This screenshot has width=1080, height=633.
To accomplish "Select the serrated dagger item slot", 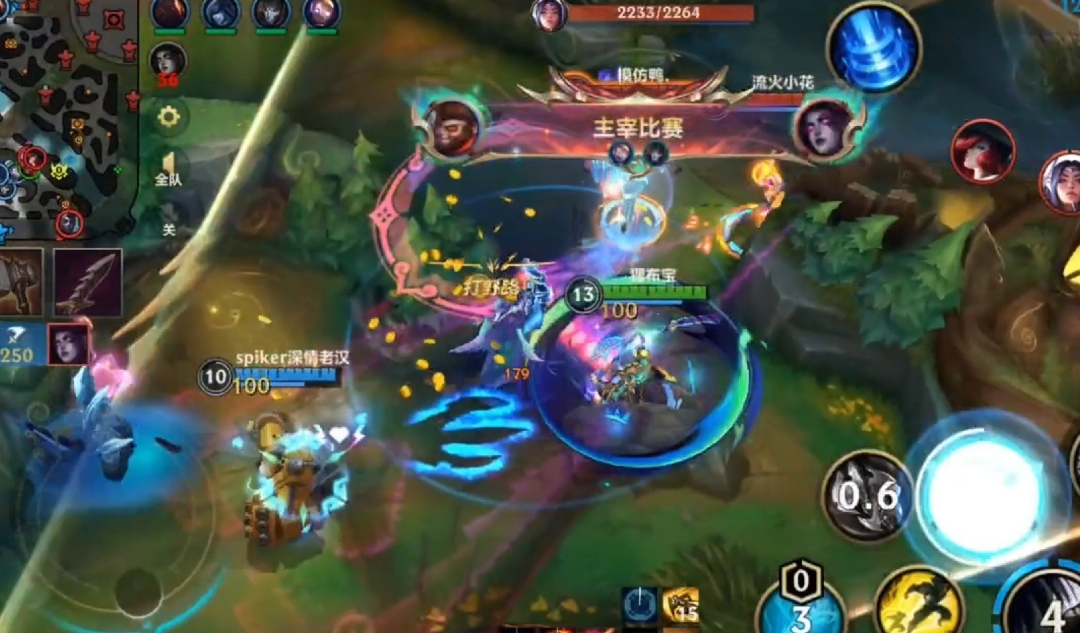I will (88, 283).
